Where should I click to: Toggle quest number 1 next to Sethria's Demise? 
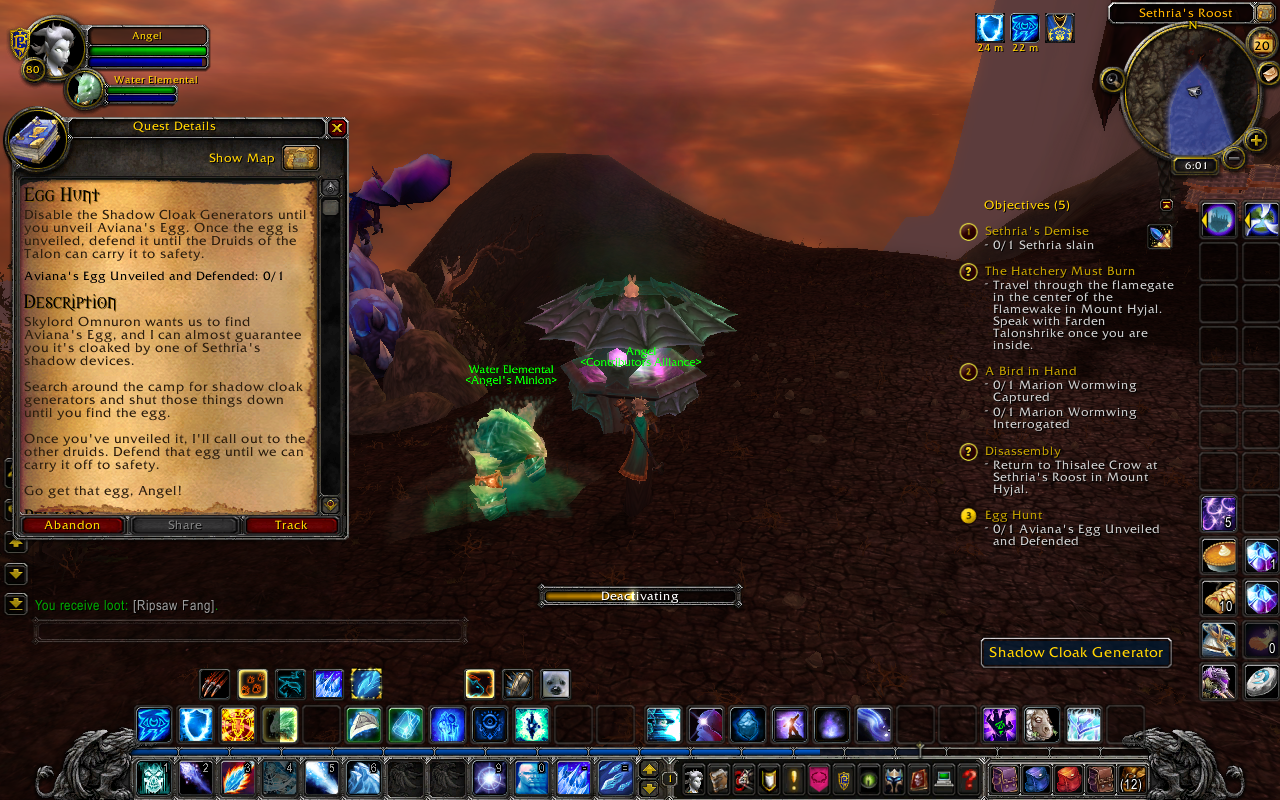[x=968, y=231]
